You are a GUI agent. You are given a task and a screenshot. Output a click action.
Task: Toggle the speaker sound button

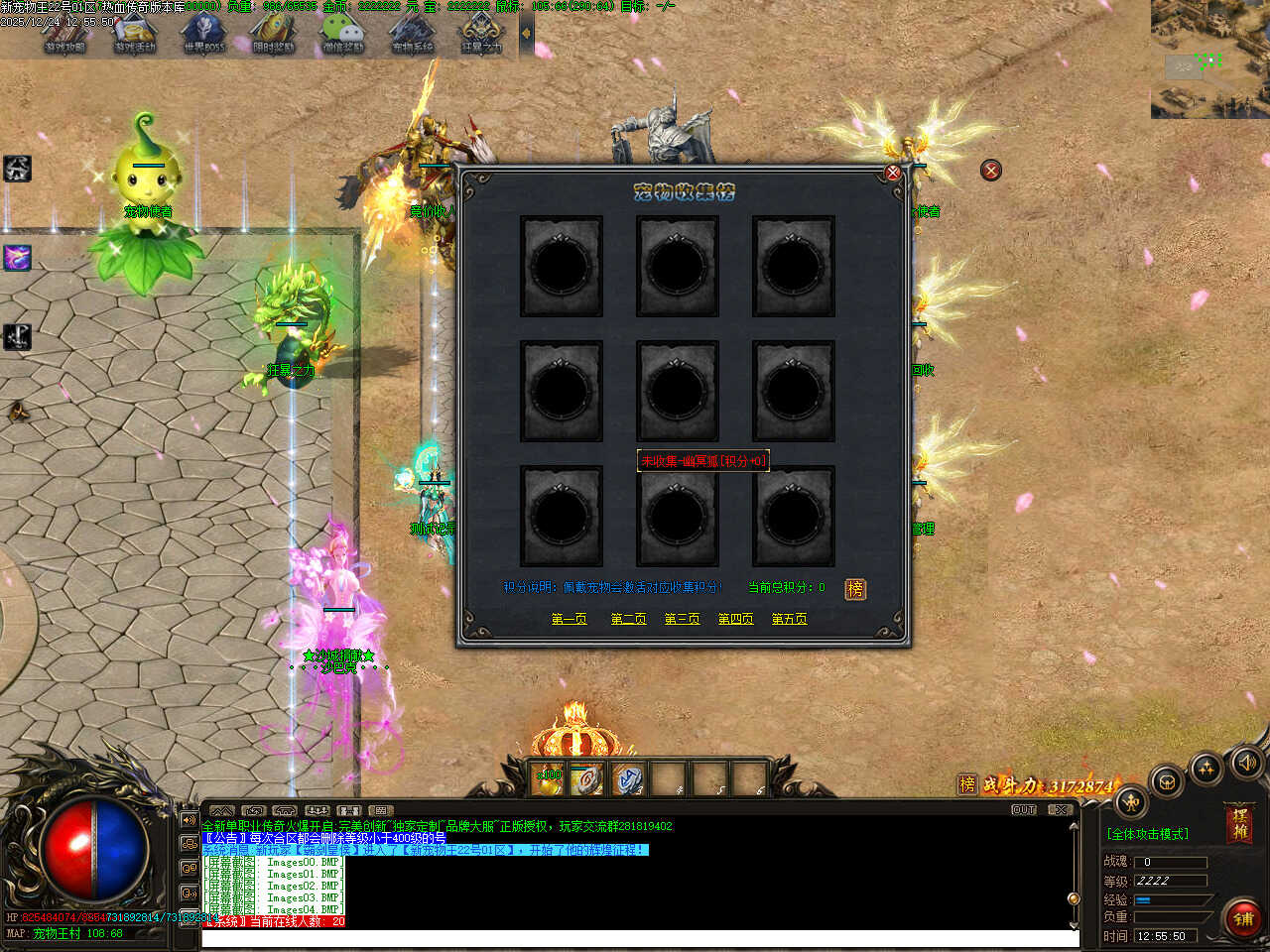(x=1247, y=762)
